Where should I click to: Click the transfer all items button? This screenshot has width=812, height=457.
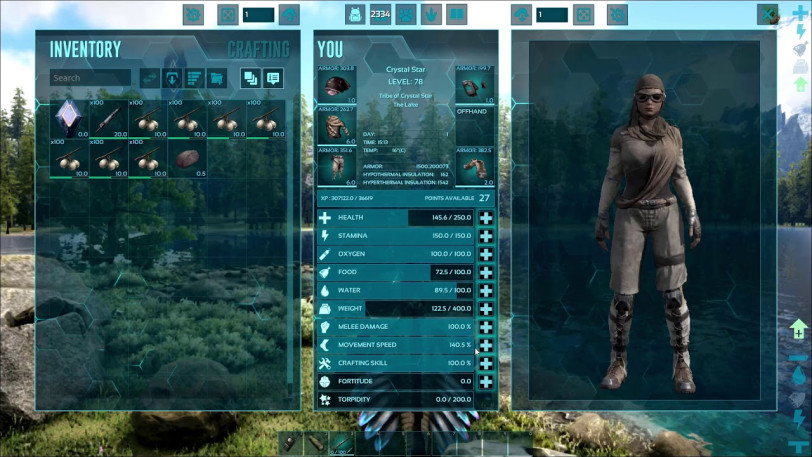tap(149, 78)
